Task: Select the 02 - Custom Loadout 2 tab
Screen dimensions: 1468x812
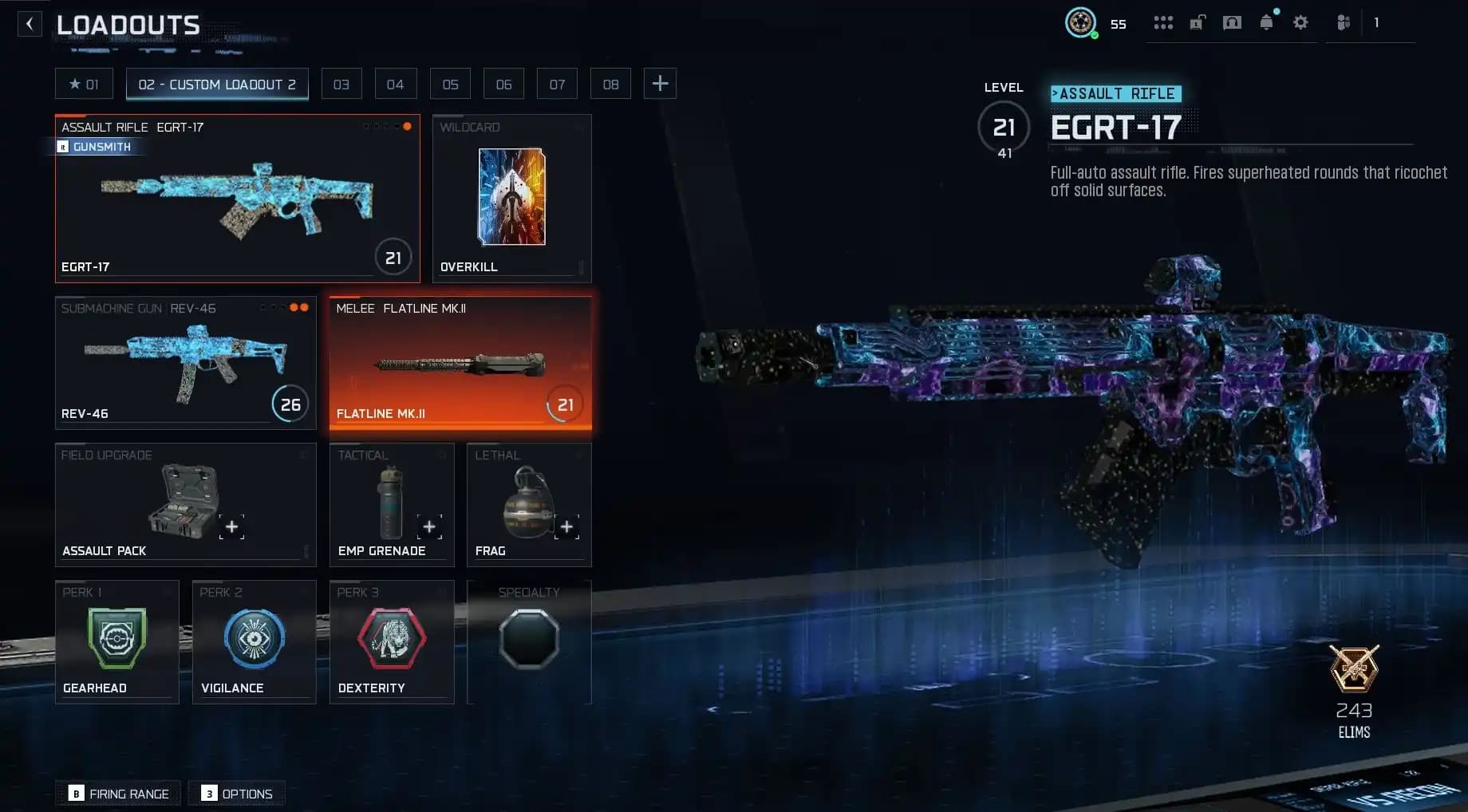Action: 217,84
